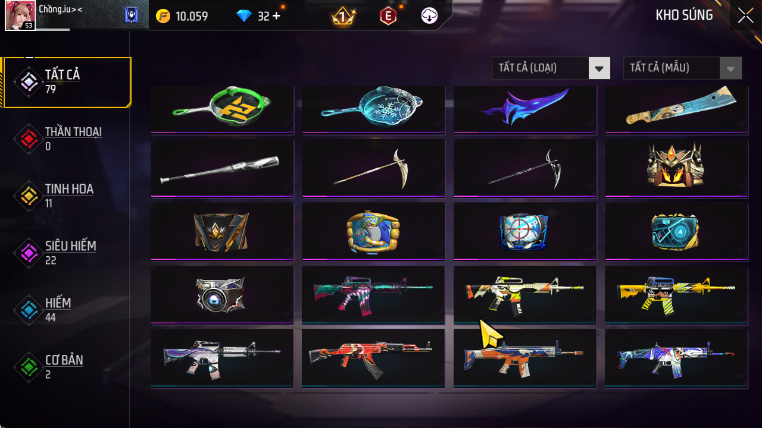
Task: Open the player profile avatar
Action: coord(21,15)
